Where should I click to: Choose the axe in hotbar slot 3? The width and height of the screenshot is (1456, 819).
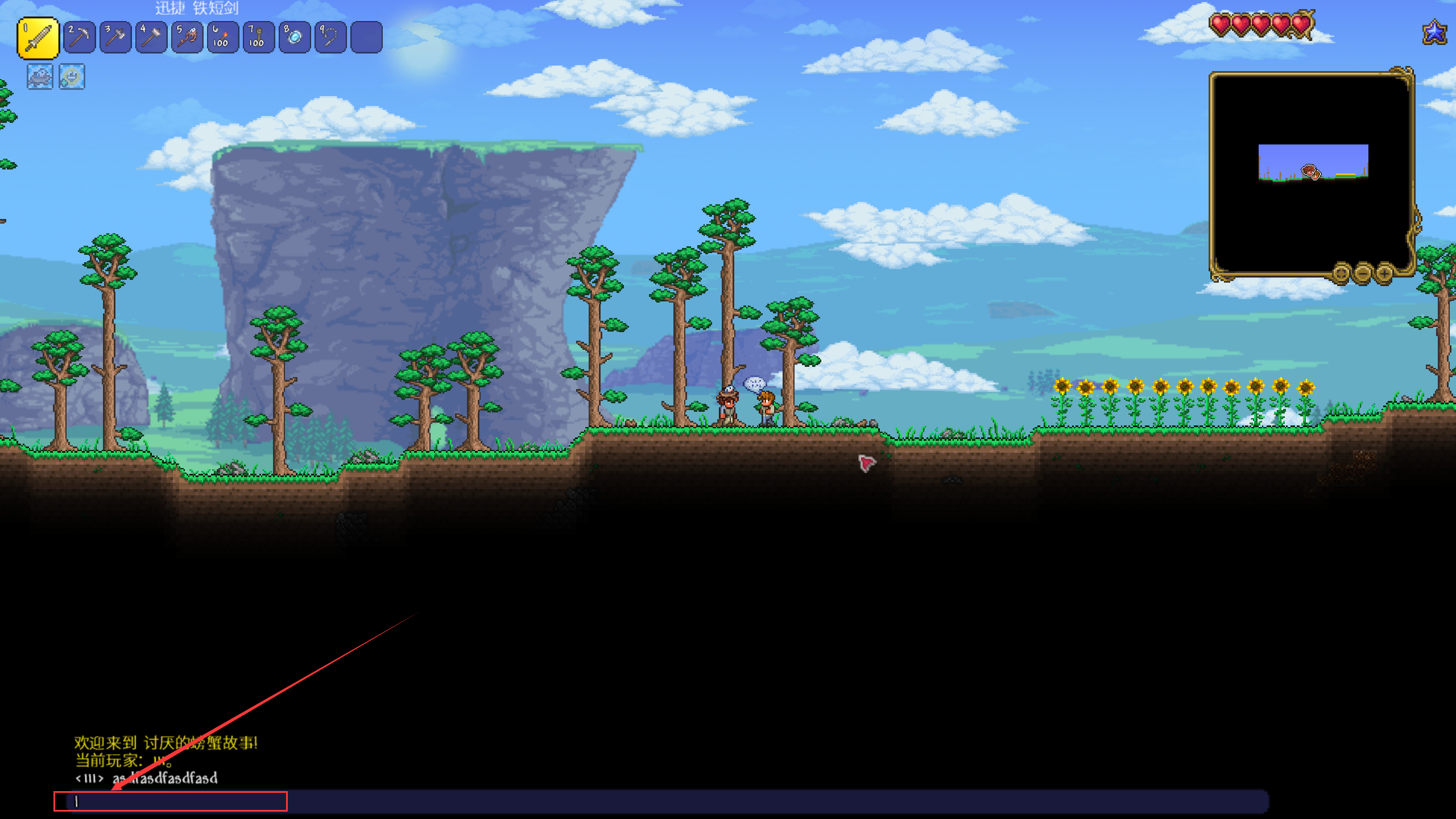(115, 38)
